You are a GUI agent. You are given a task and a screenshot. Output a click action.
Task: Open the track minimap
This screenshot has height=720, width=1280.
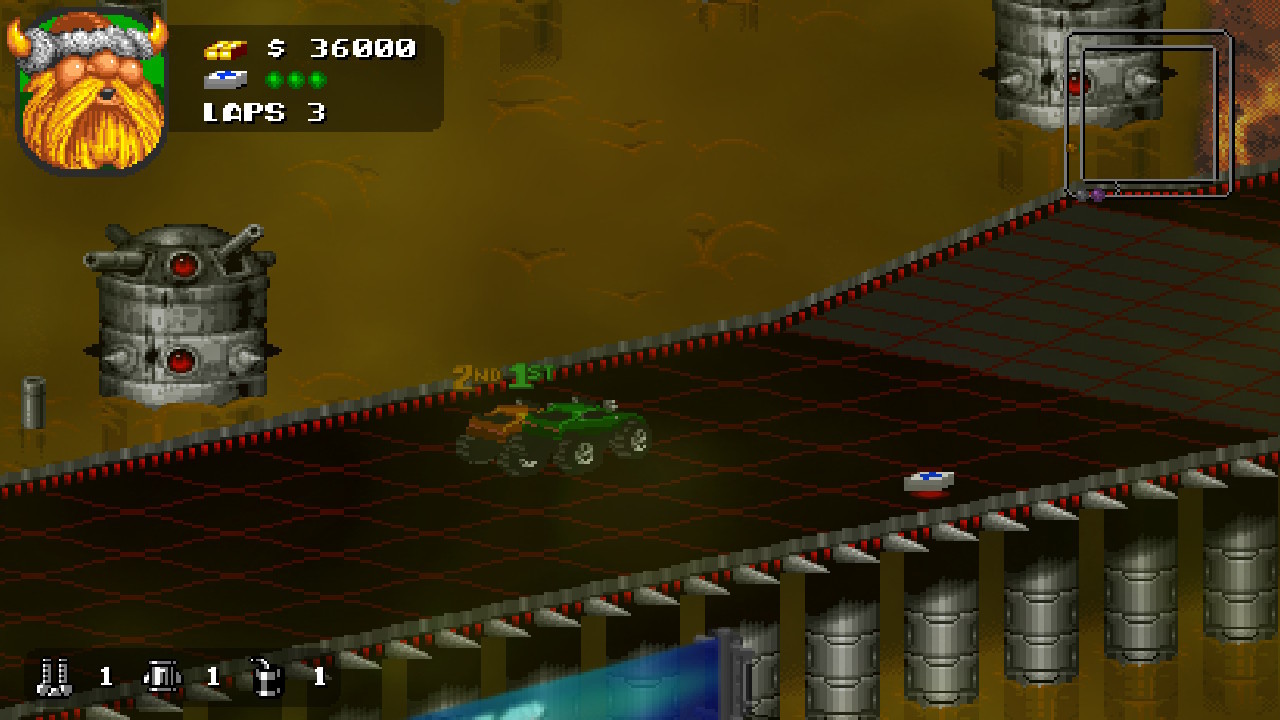tap(1149, 114)
